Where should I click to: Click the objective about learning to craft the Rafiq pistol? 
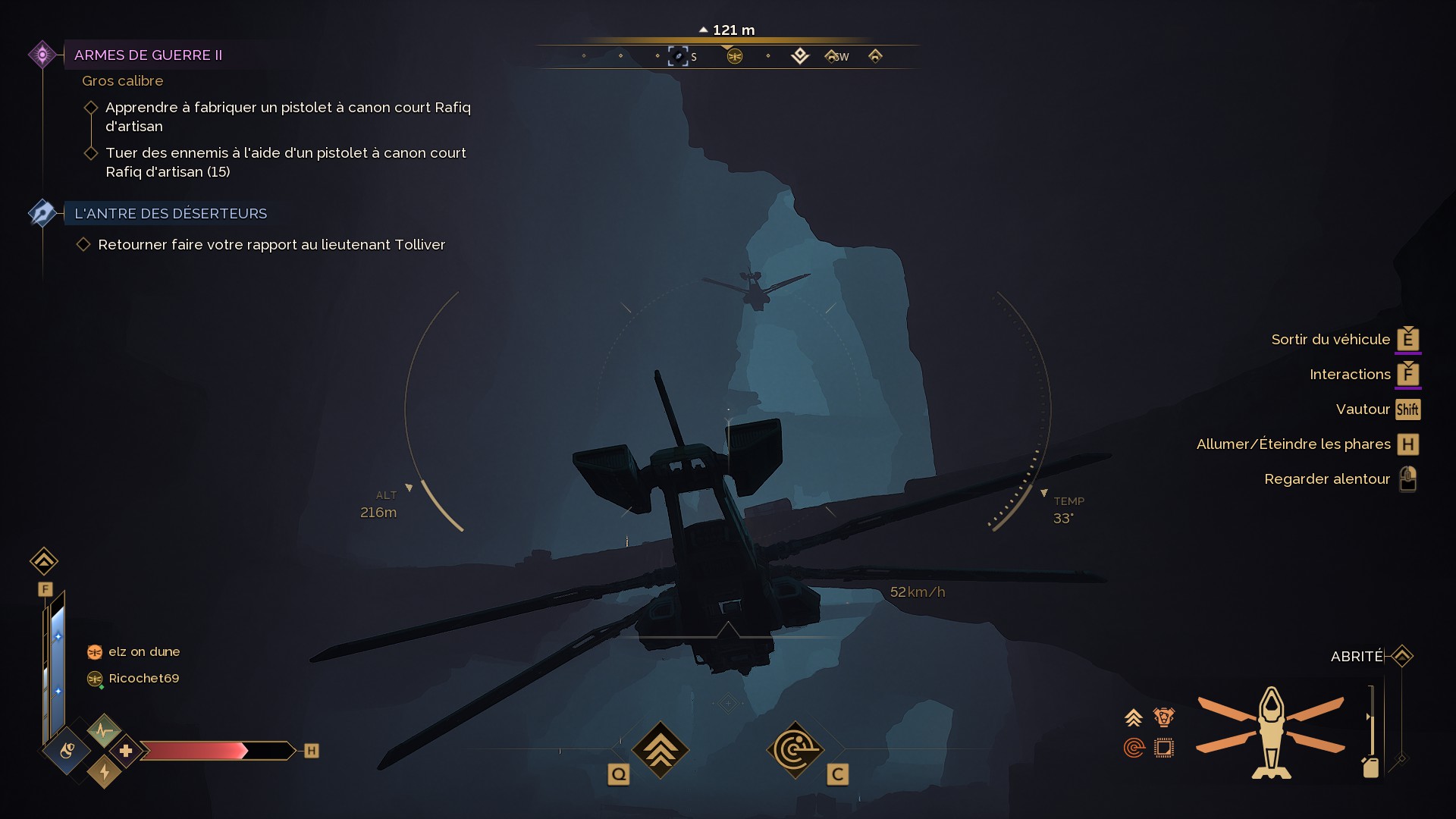tap(287, 117)
